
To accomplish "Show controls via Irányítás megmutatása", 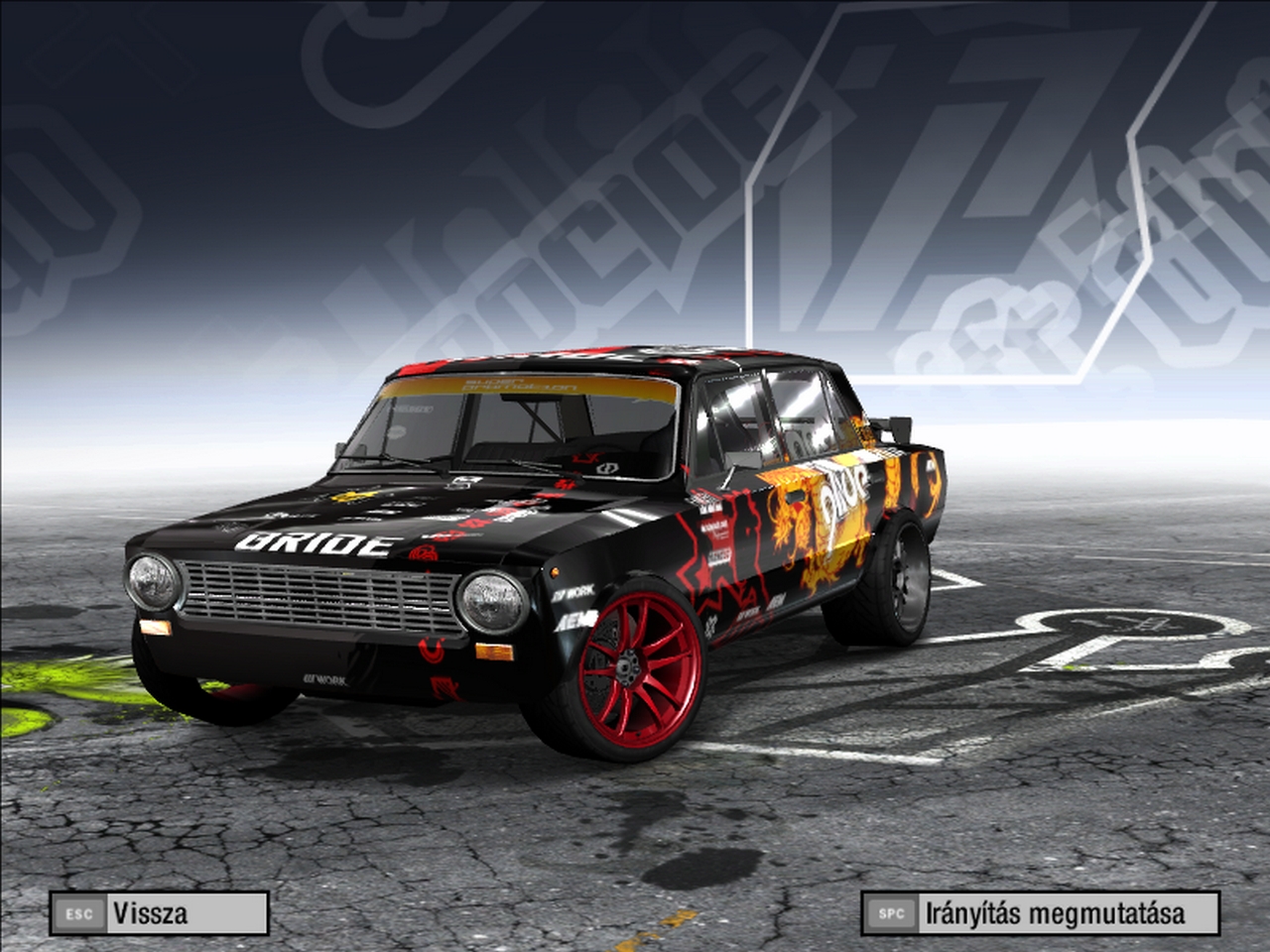I will click(1040, 913).
